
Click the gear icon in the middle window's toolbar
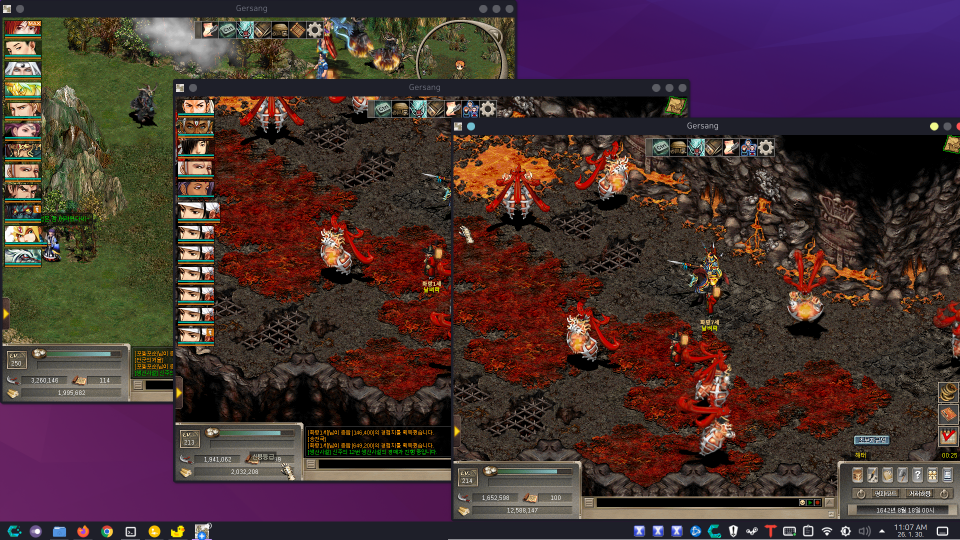(488, 109)
